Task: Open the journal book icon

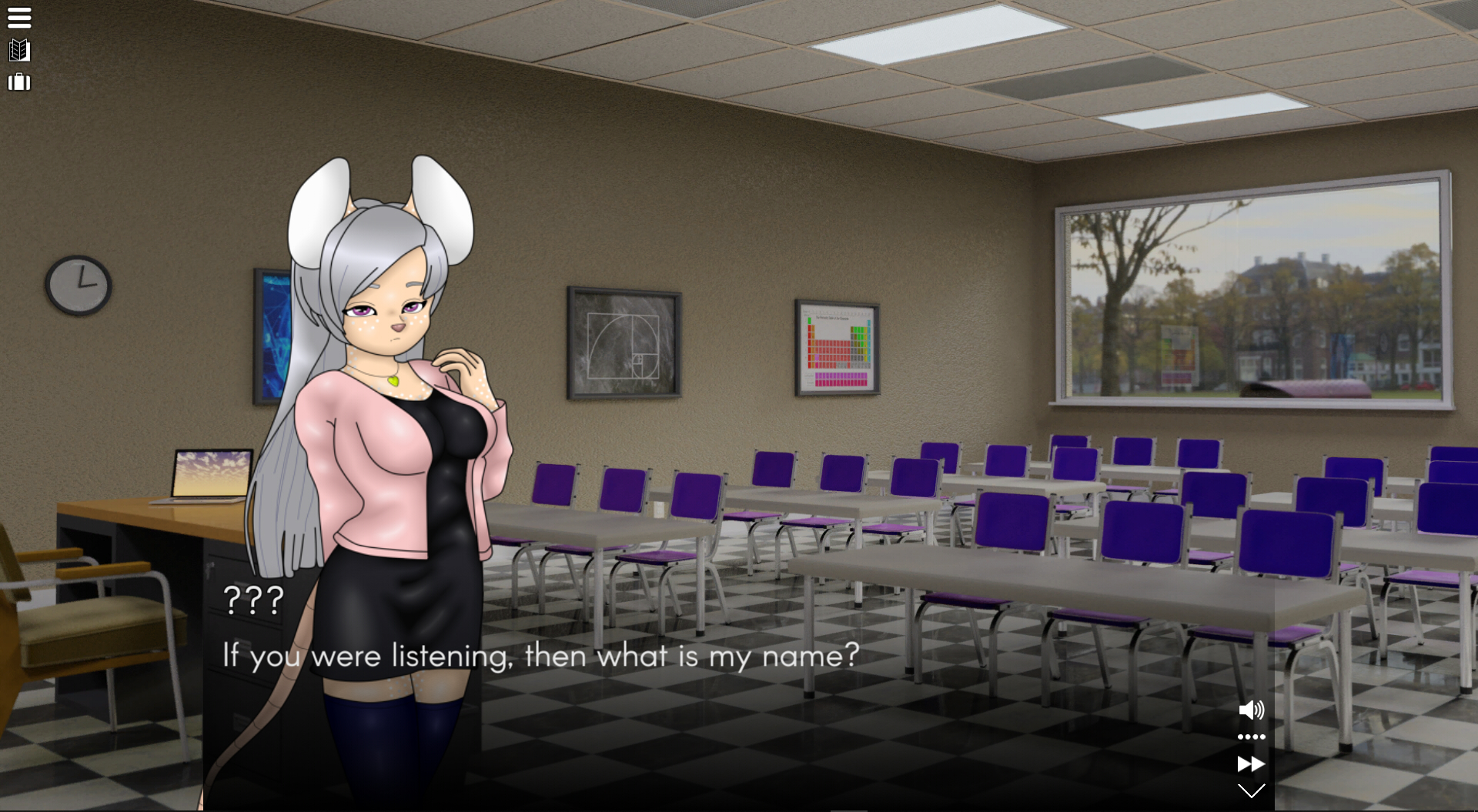Action: 19,51
